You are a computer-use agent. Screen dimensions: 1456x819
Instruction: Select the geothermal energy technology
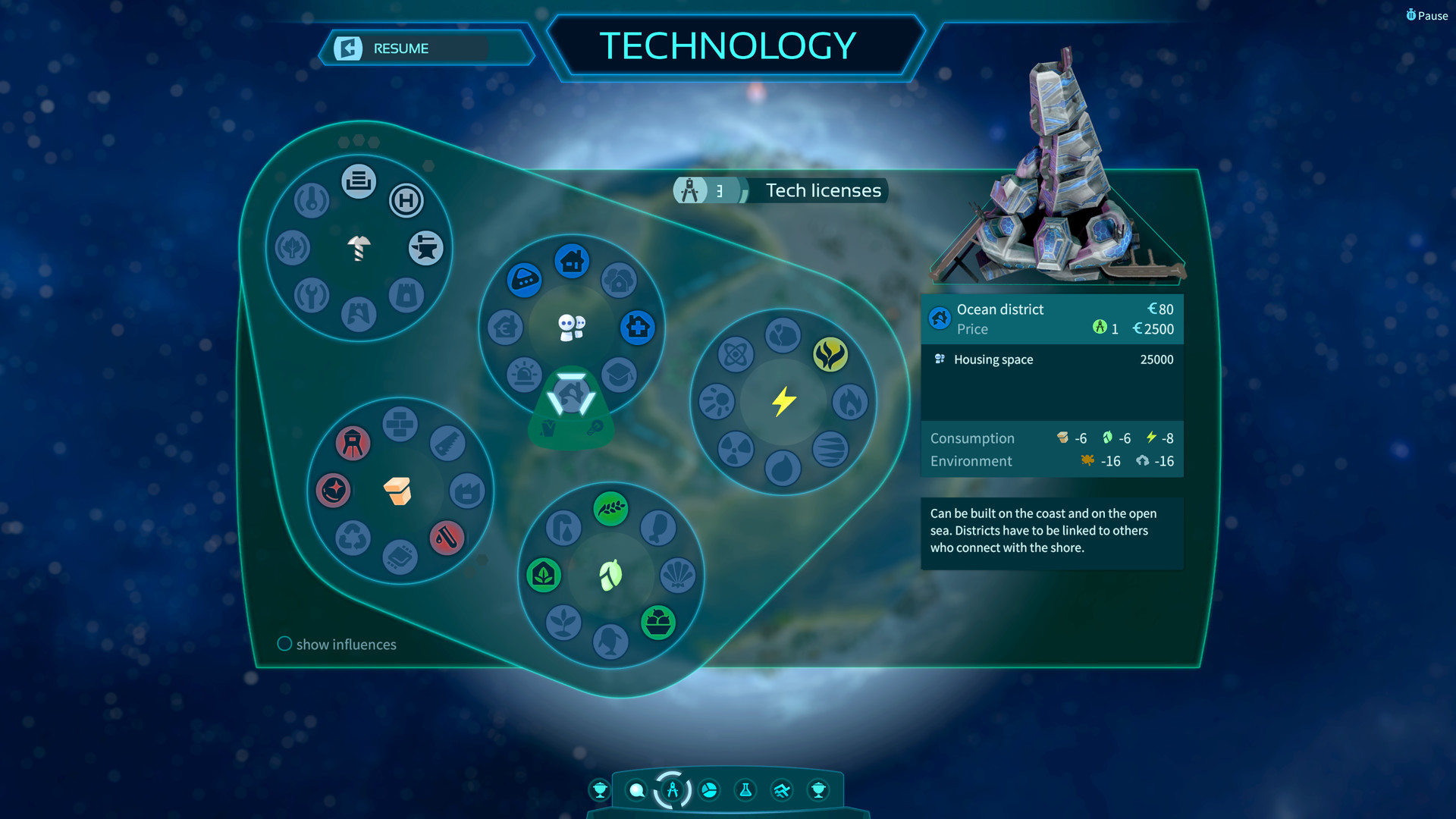pos(832,354)
